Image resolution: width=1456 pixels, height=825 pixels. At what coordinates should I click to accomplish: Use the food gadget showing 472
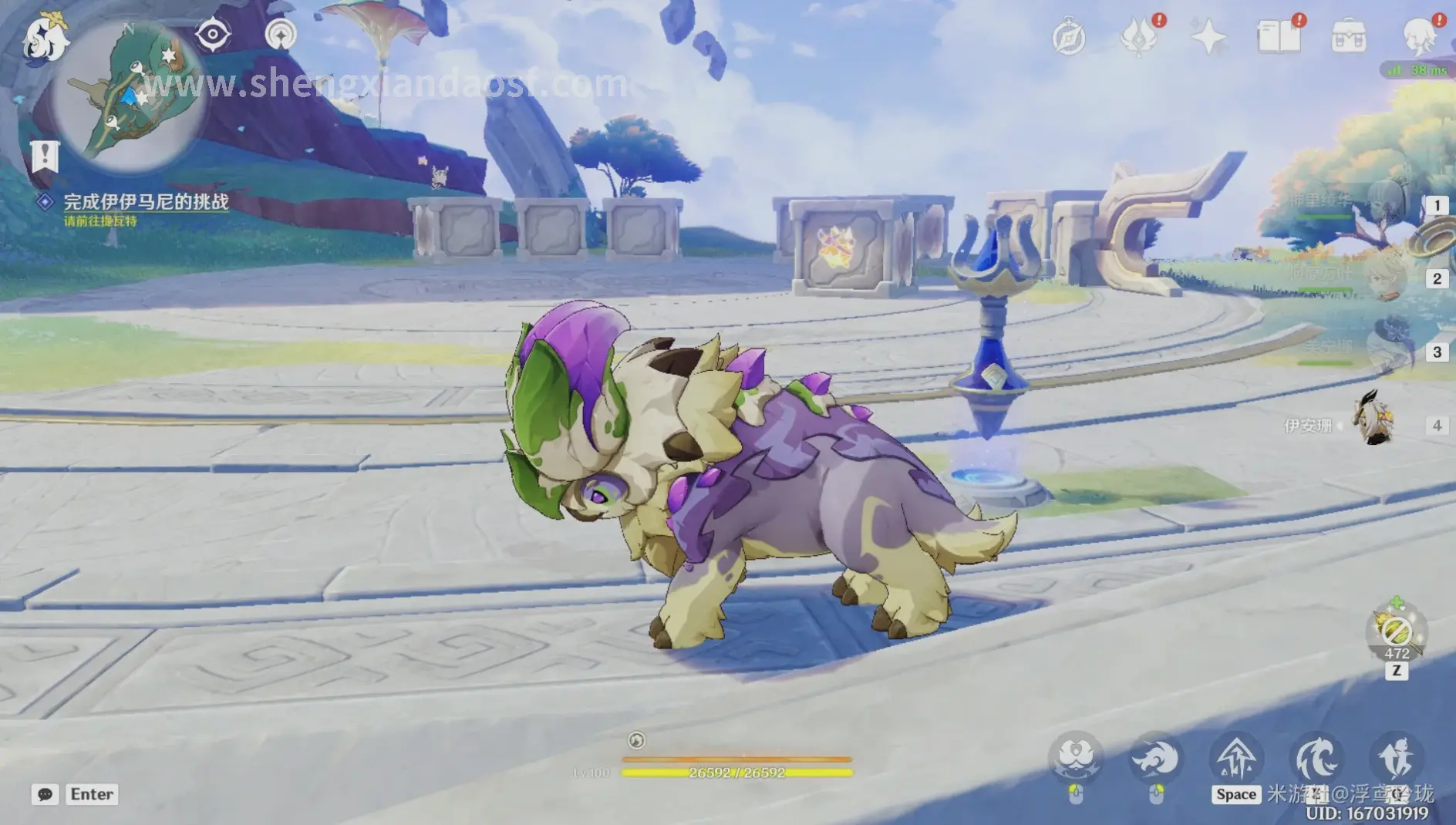tap(1397, 634)
